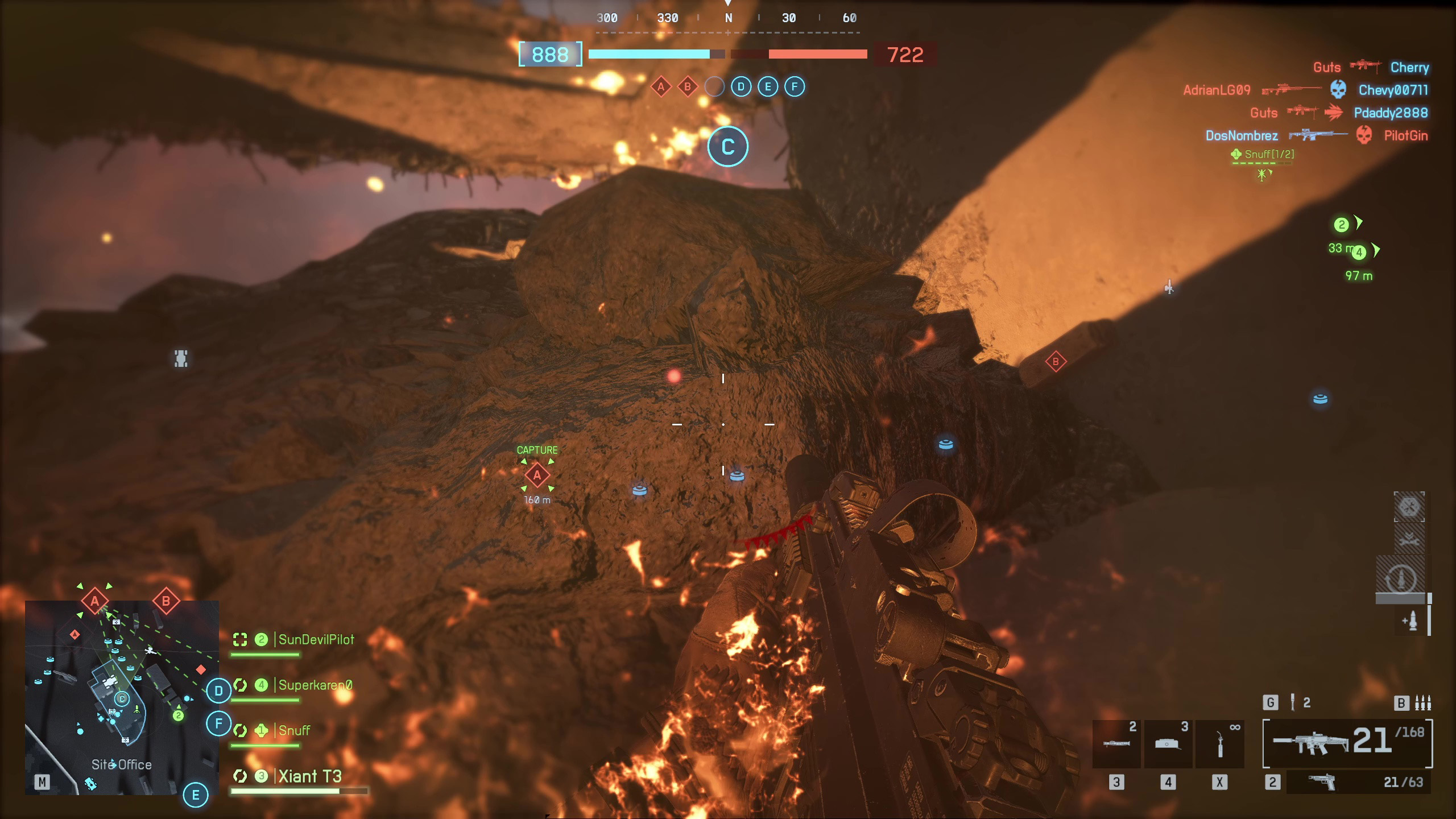Select the Snuff [1/2] squad order indicator
1456x819 pixels.
[1263, 154]
